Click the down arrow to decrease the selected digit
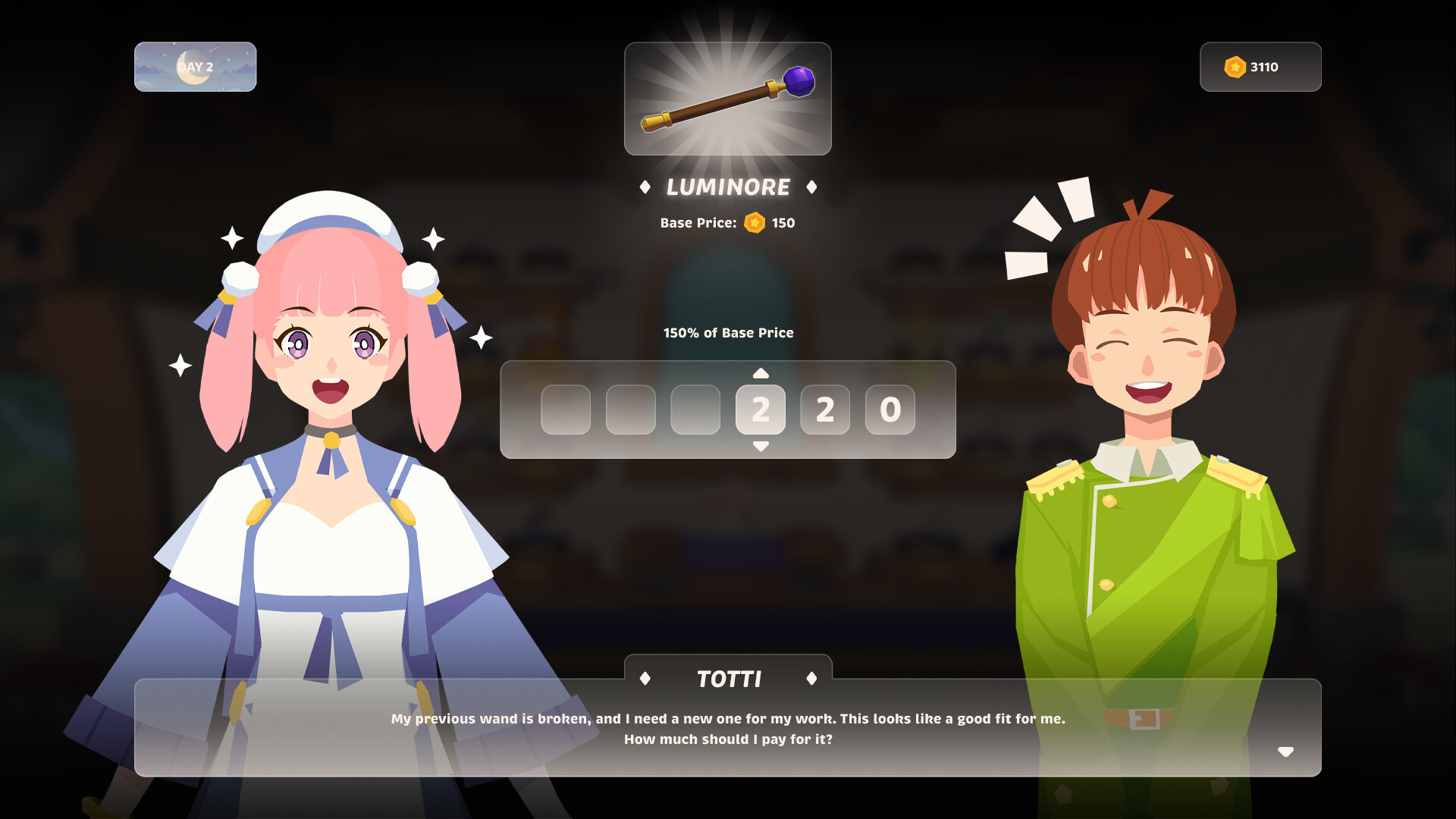Viewport: 1456px width, 819px height. (761, 447)
